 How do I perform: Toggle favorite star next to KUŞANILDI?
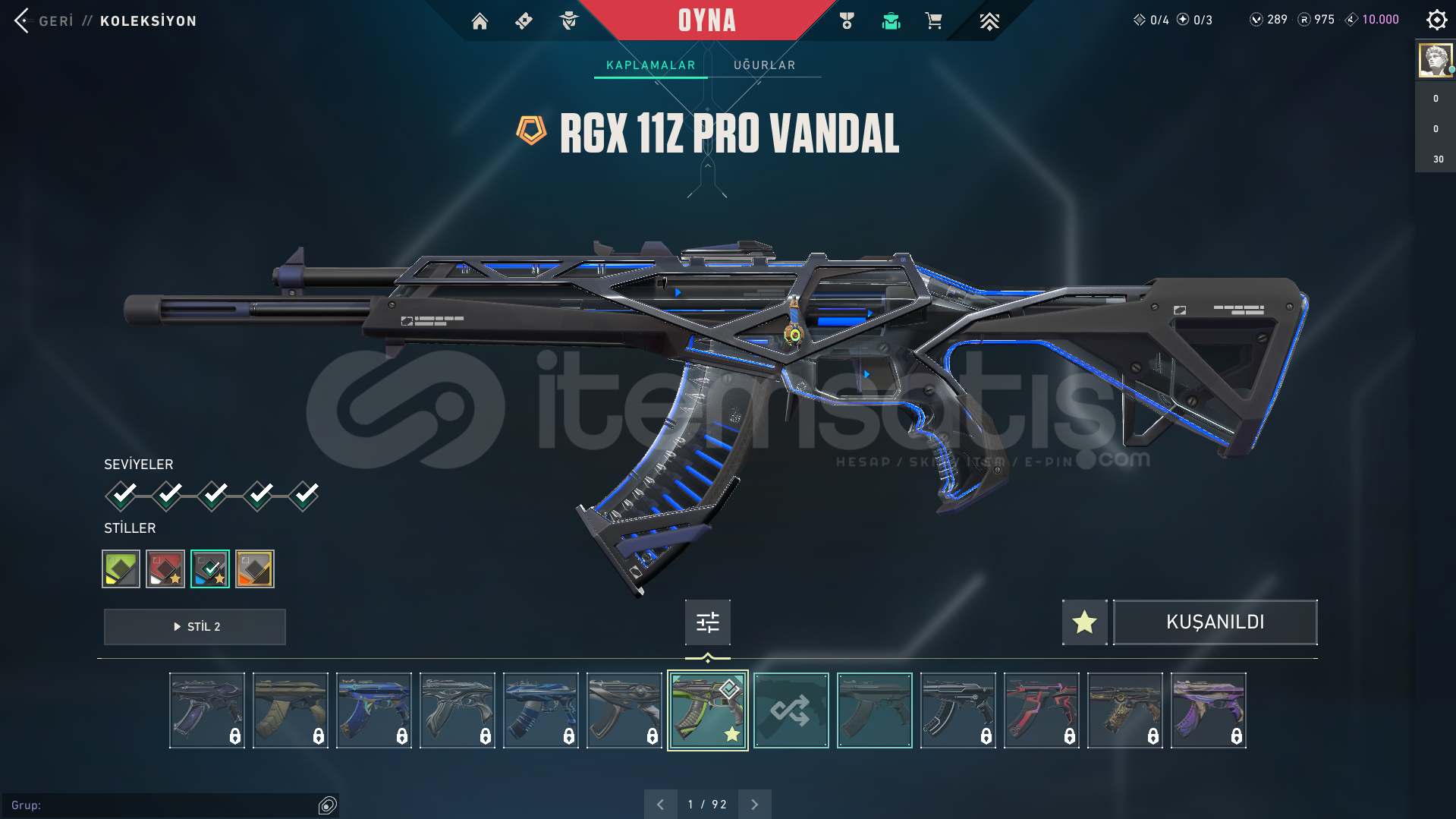click(x=1083, y=622)
